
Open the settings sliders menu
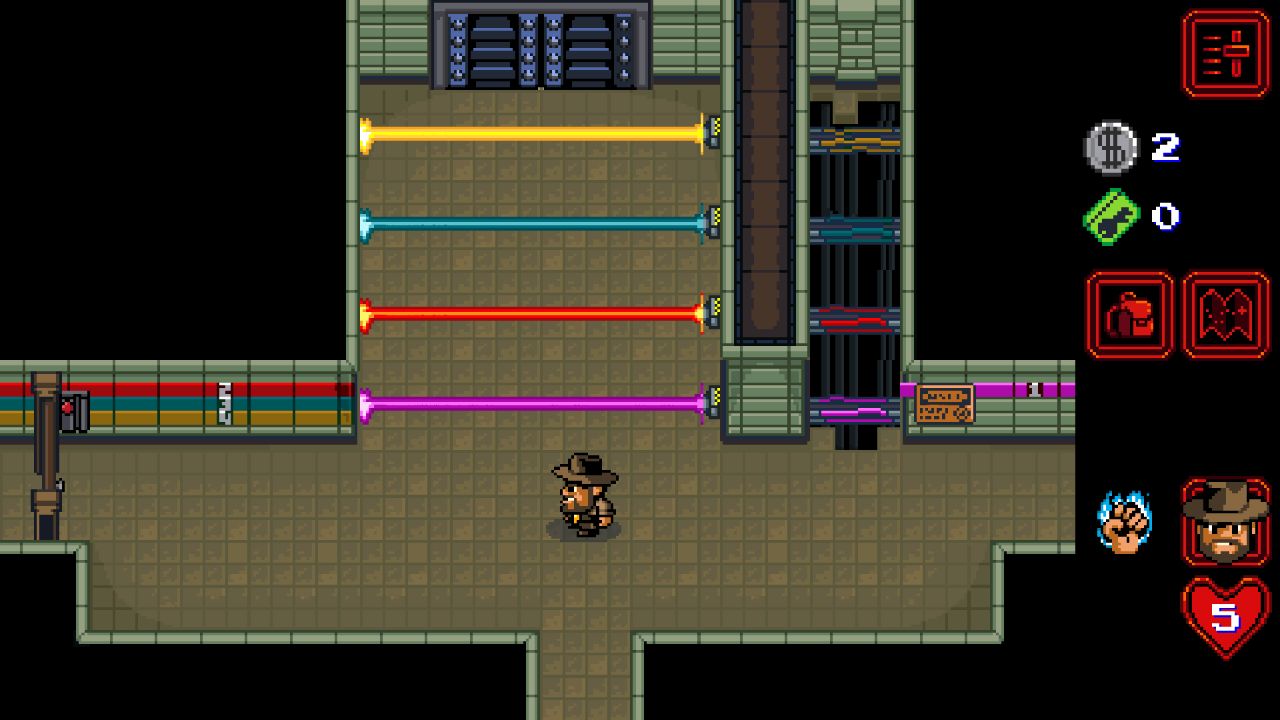tap(1226, 54)
